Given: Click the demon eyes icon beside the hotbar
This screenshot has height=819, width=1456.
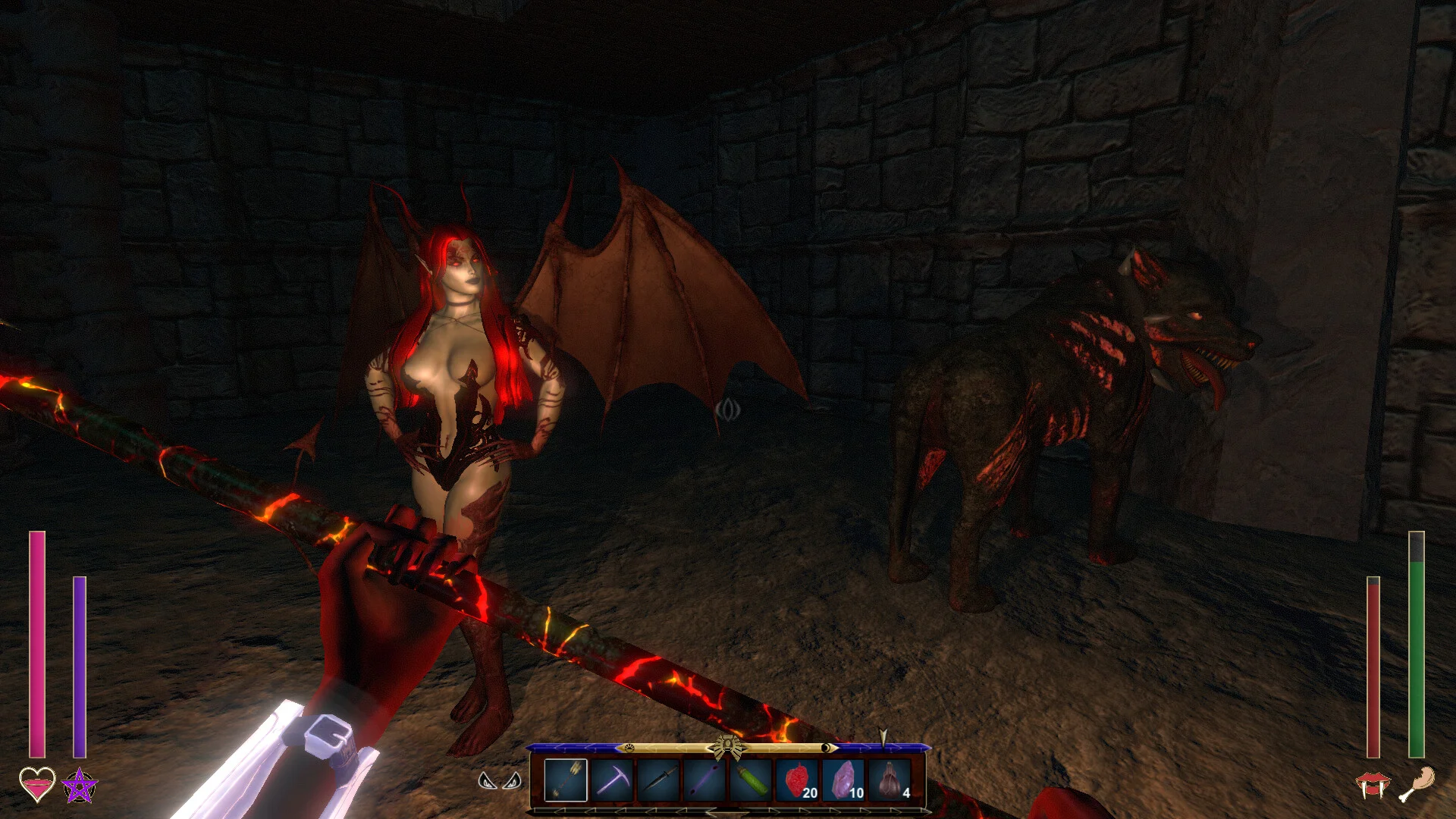Looking at the screenshot, I should point(500,780).
